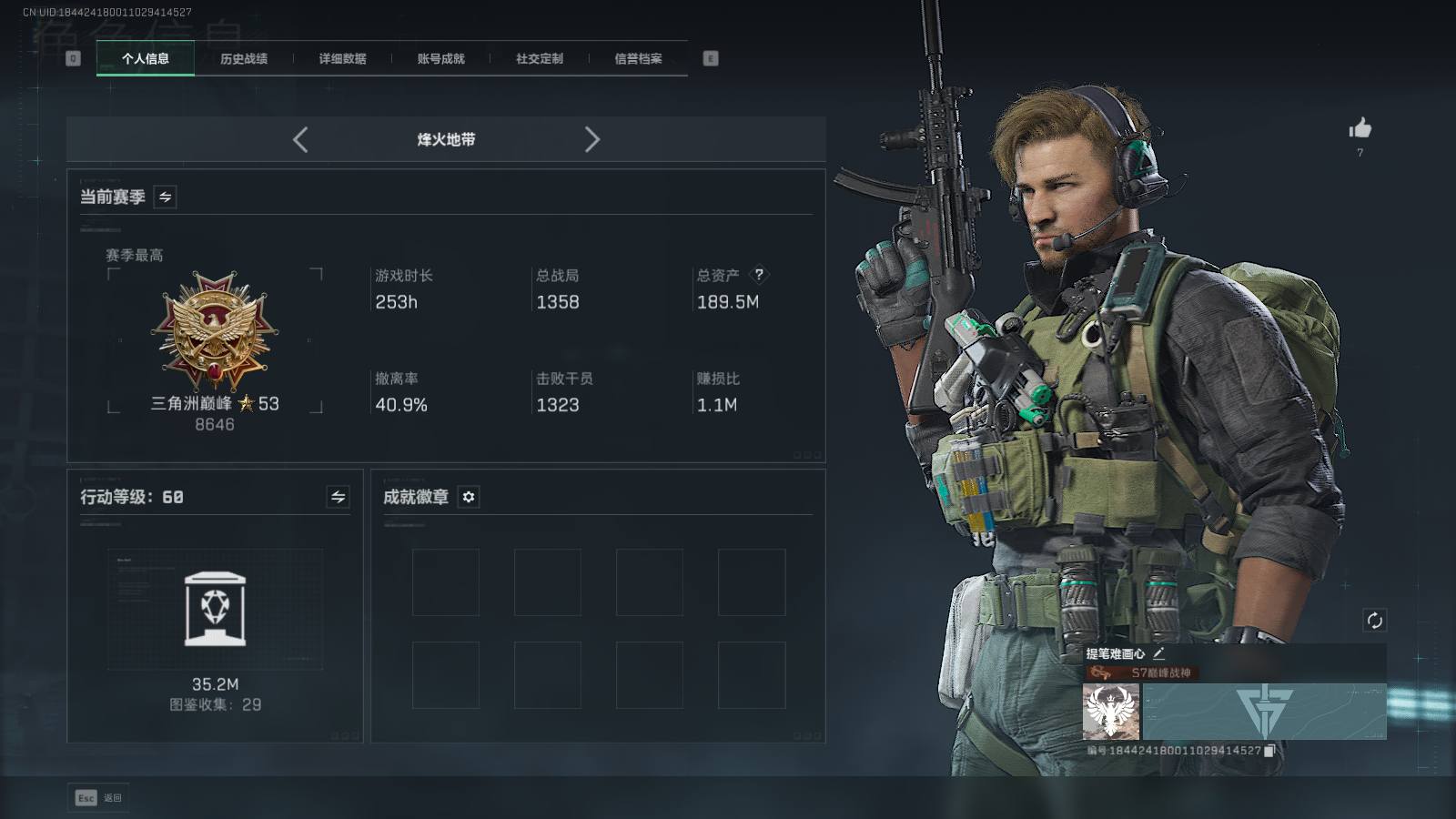1456x819 pixels.
Task: Click the 返回 back button
Action: point(98,798)
